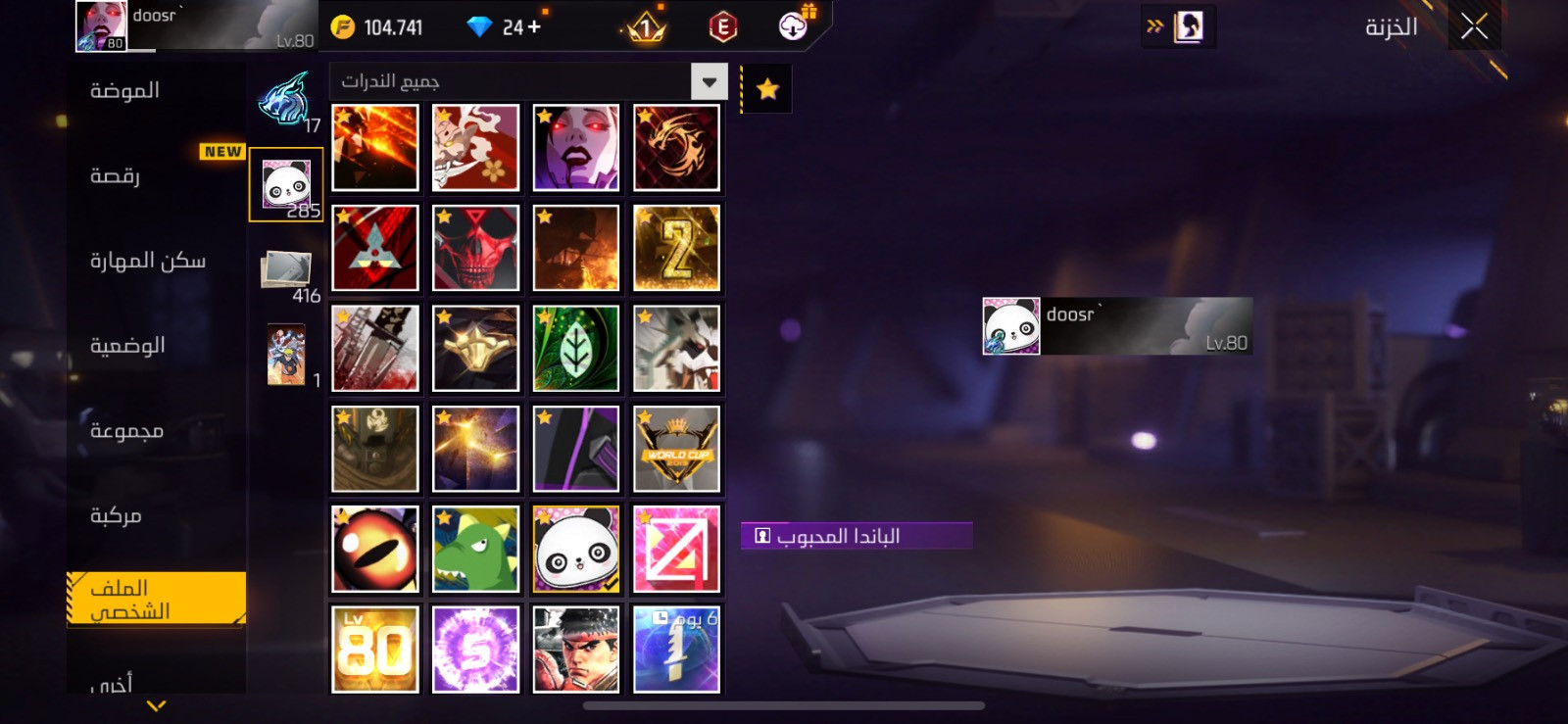Open the download center cloud icon

click(x=793, y=26)
